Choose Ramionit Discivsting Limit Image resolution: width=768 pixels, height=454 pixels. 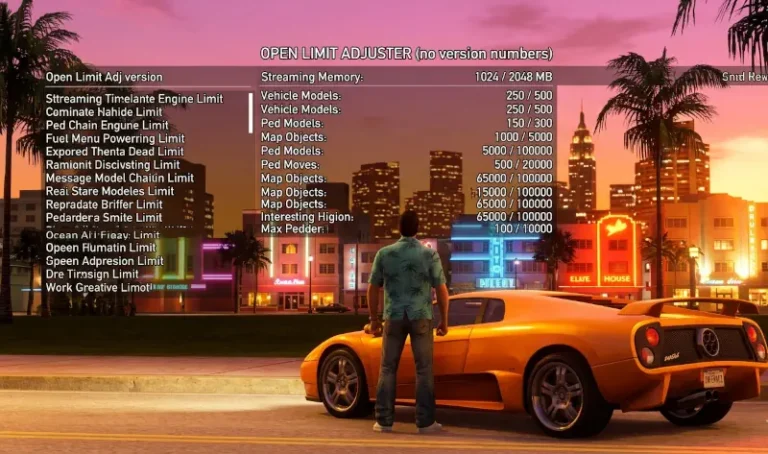pyautogui.click(x=113, y=165)
